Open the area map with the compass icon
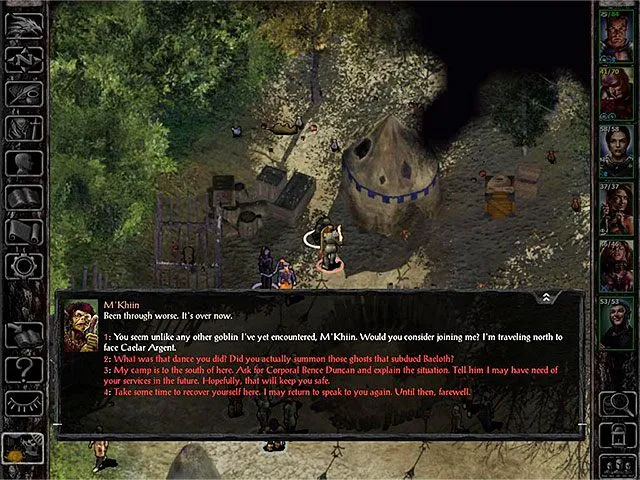The image size is (640, 480). [x=22, y=60]
